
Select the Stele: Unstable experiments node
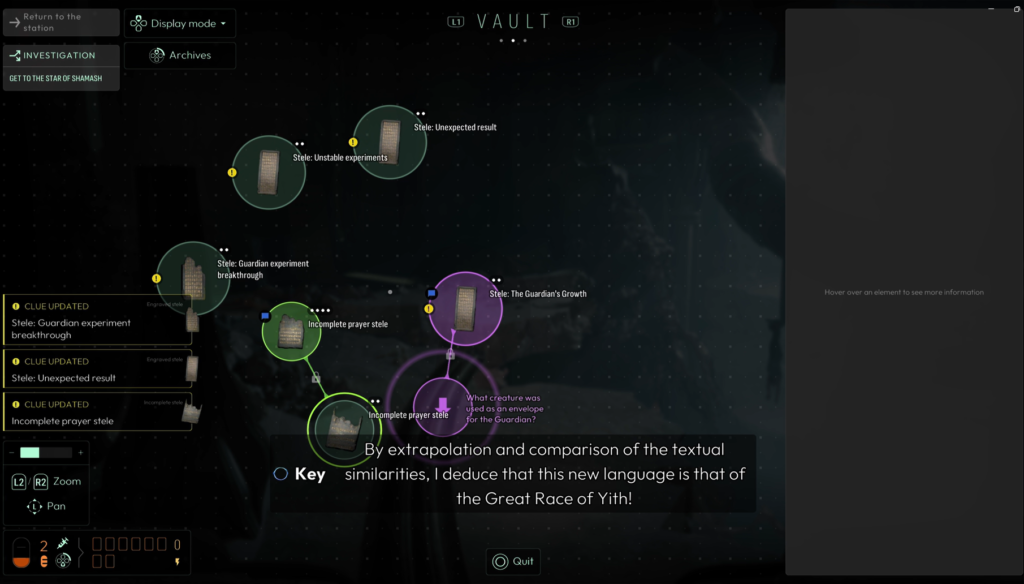[x=268, y=172]
